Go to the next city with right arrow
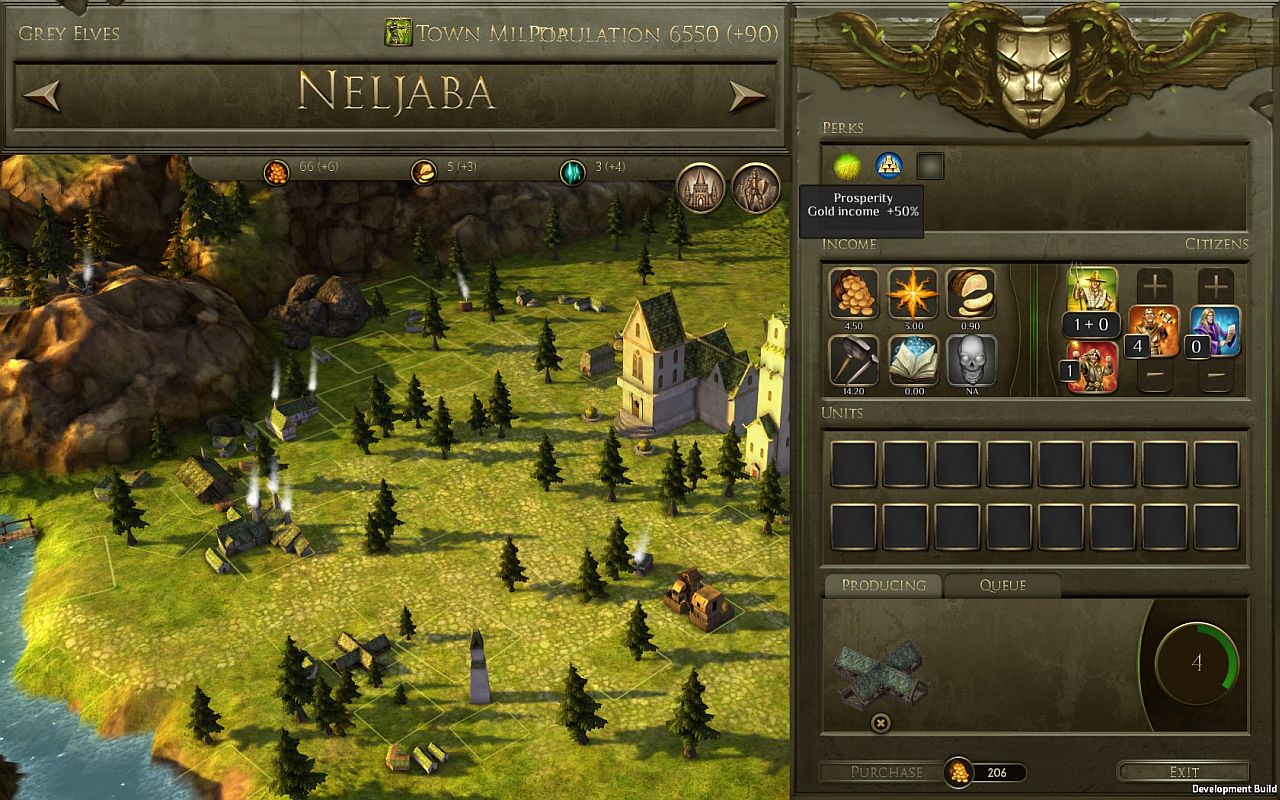The image size is (1280, 800). tap(746, 95)
